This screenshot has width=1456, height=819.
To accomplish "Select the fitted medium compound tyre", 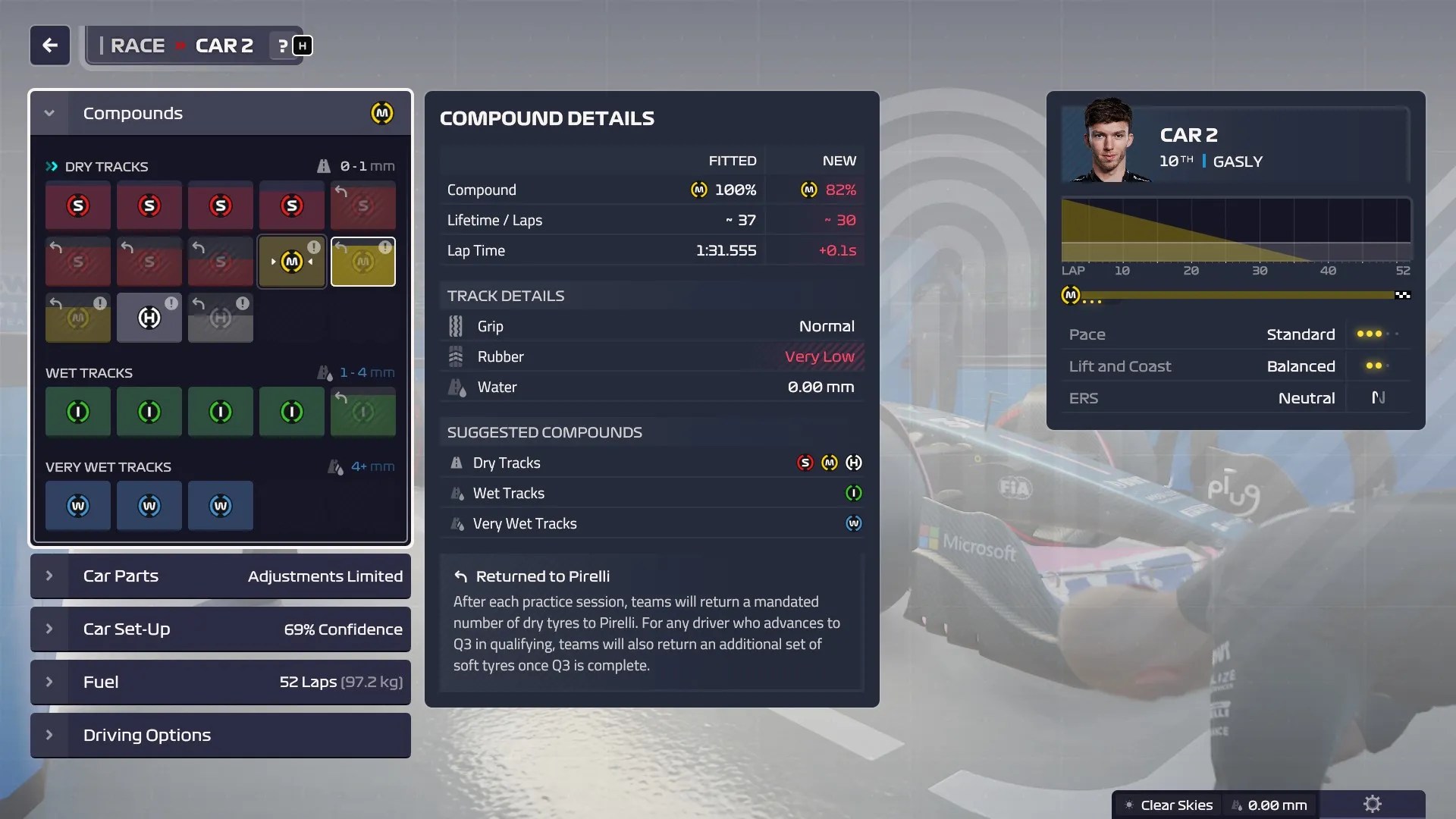I will click(291, 261).
